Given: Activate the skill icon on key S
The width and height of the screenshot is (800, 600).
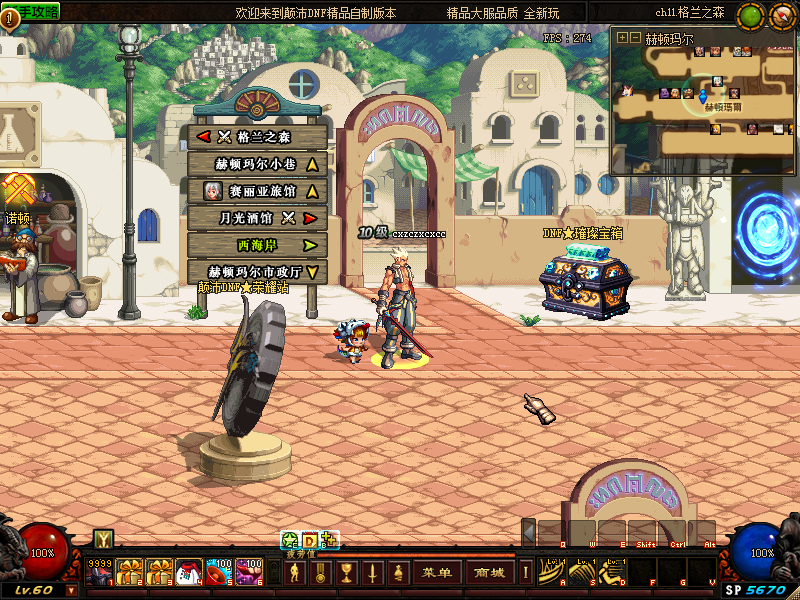Looking at the screenshot, I should (583, 572).
